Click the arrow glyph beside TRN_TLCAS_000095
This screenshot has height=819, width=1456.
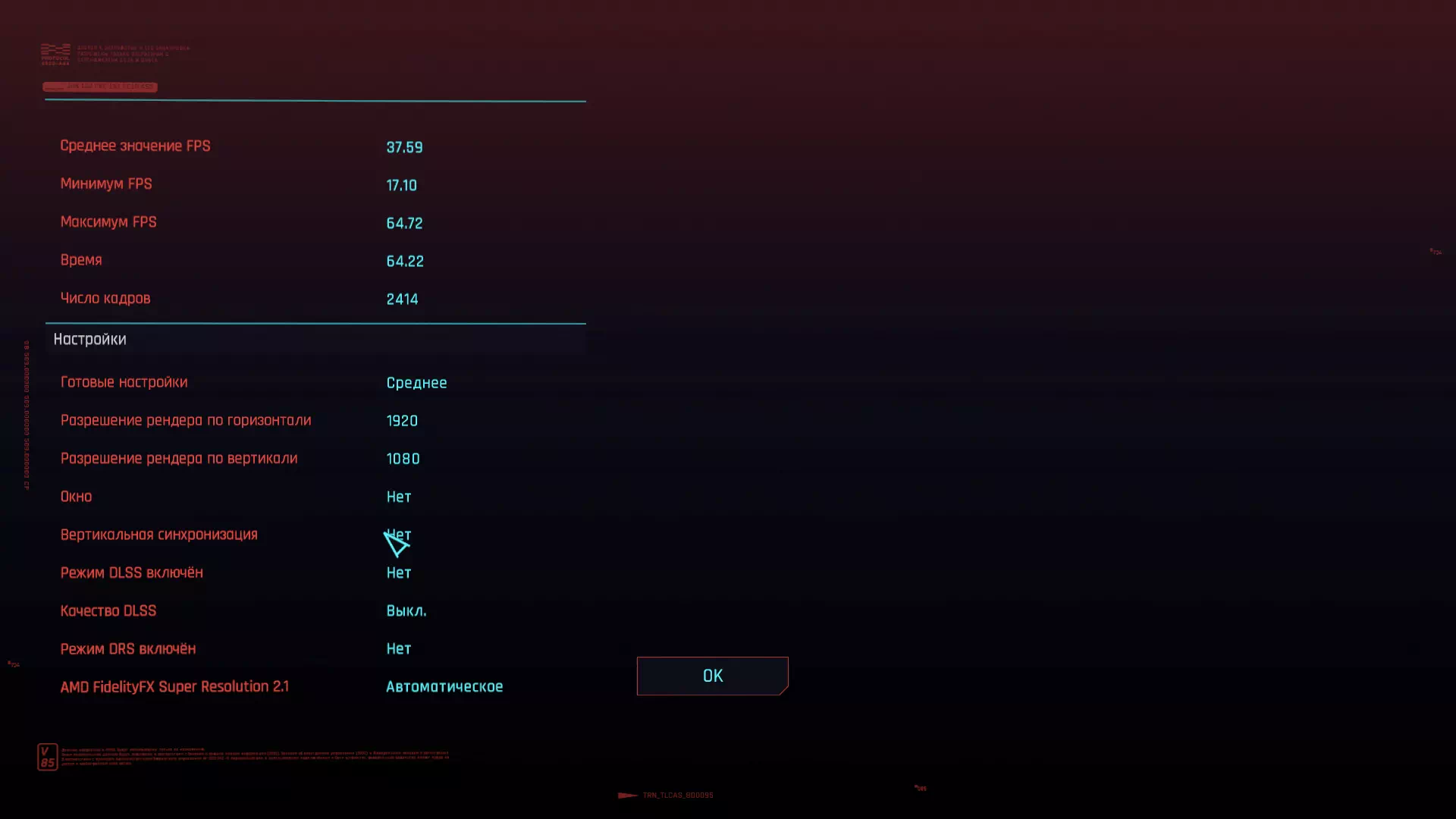(627, 795)
